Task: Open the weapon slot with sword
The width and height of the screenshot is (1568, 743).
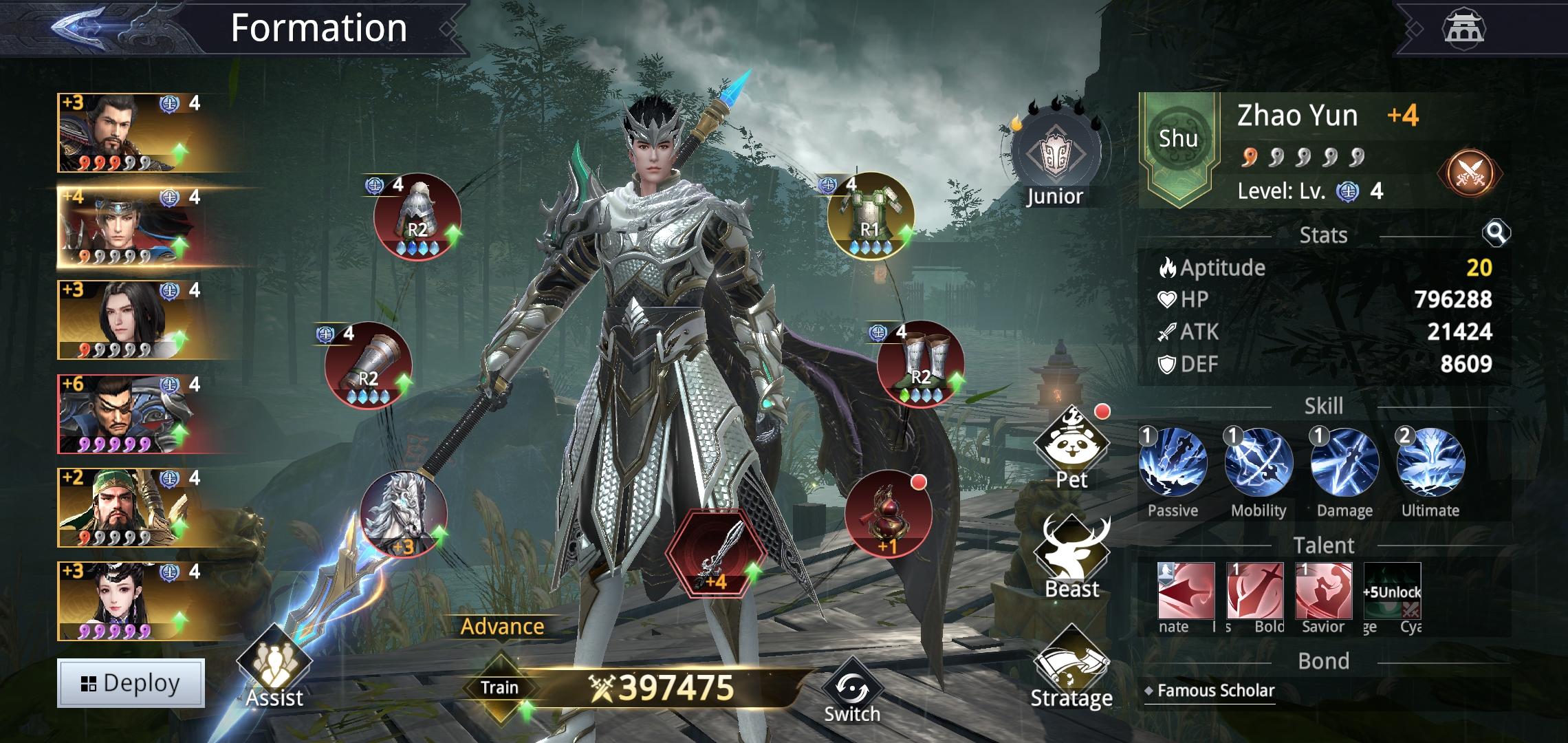Action: click(716, 554)
